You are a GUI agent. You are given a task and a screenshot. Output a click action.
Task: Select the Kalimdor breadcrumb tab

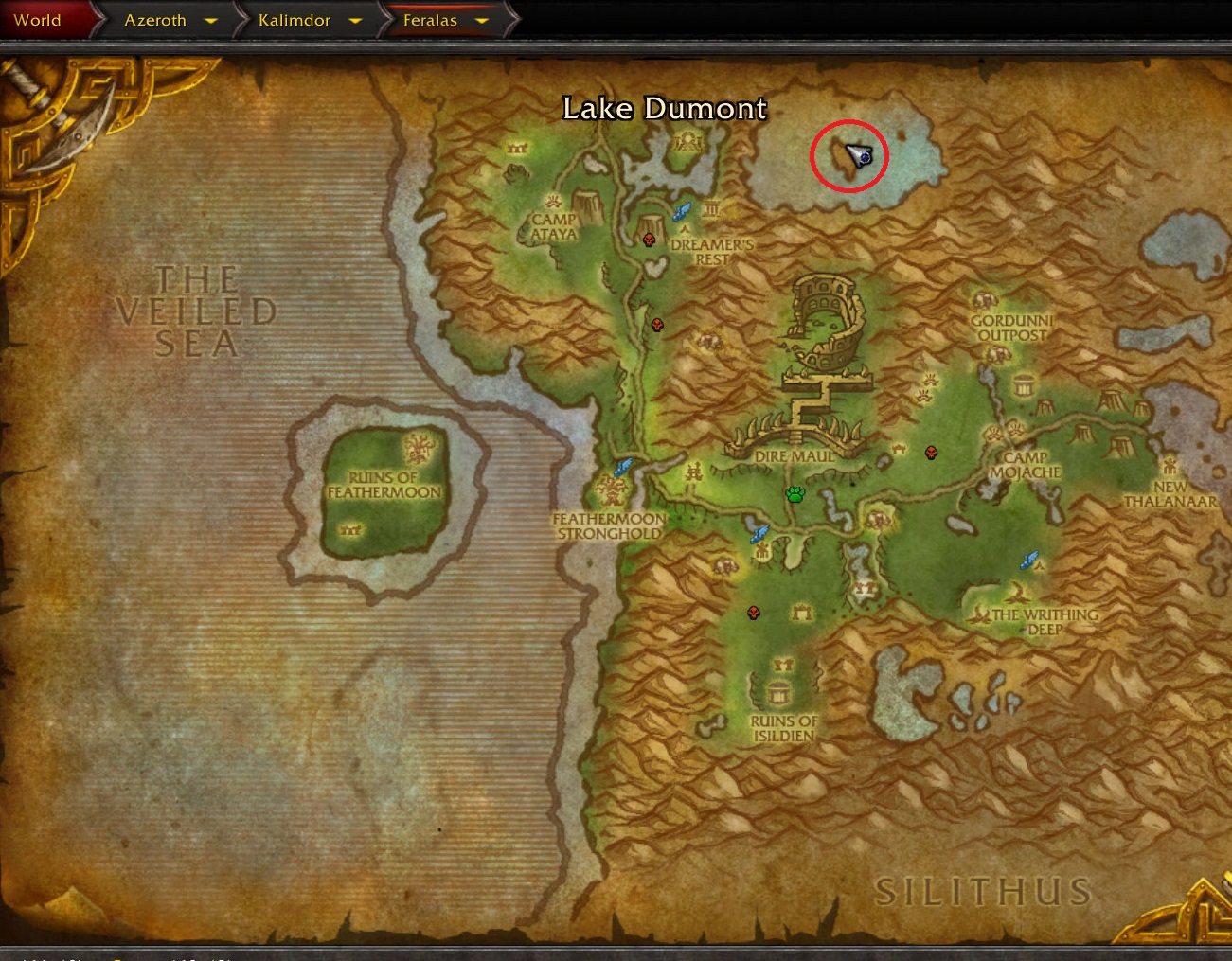pyautogui.click(x=294, y=20)
